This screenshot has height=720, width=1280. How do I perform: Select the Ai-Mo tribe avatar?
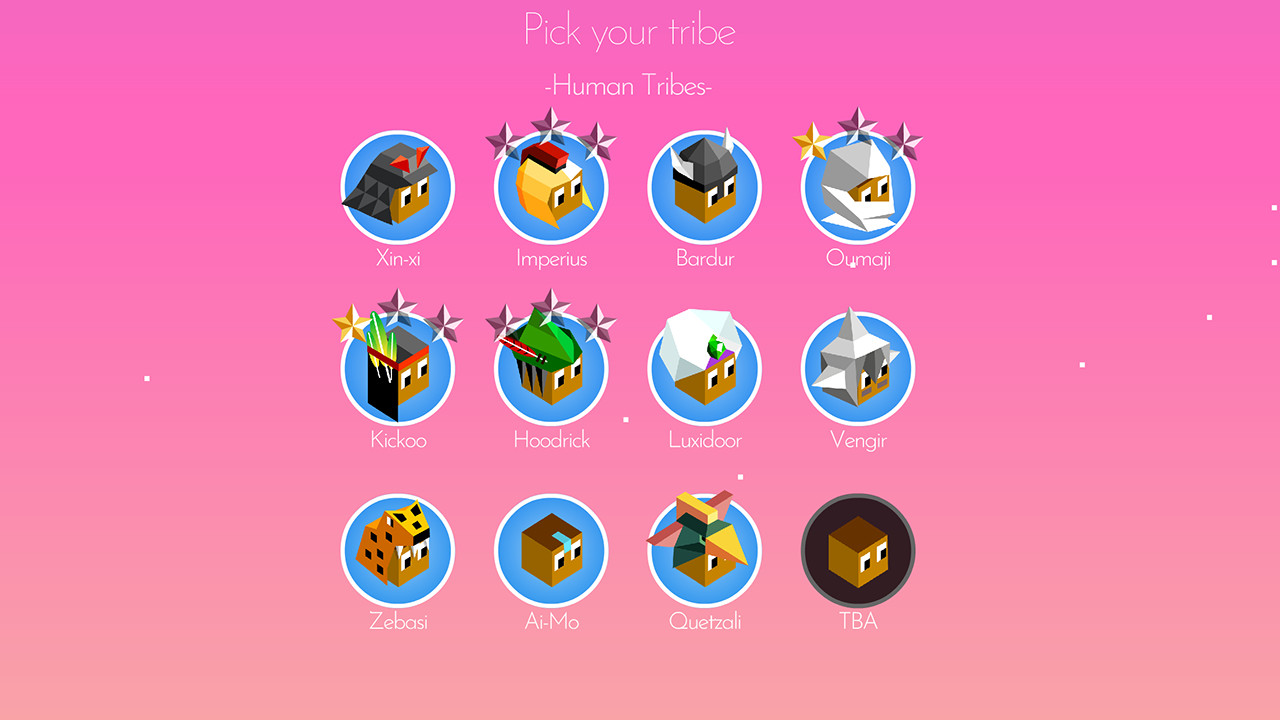[x=550, y=550]
